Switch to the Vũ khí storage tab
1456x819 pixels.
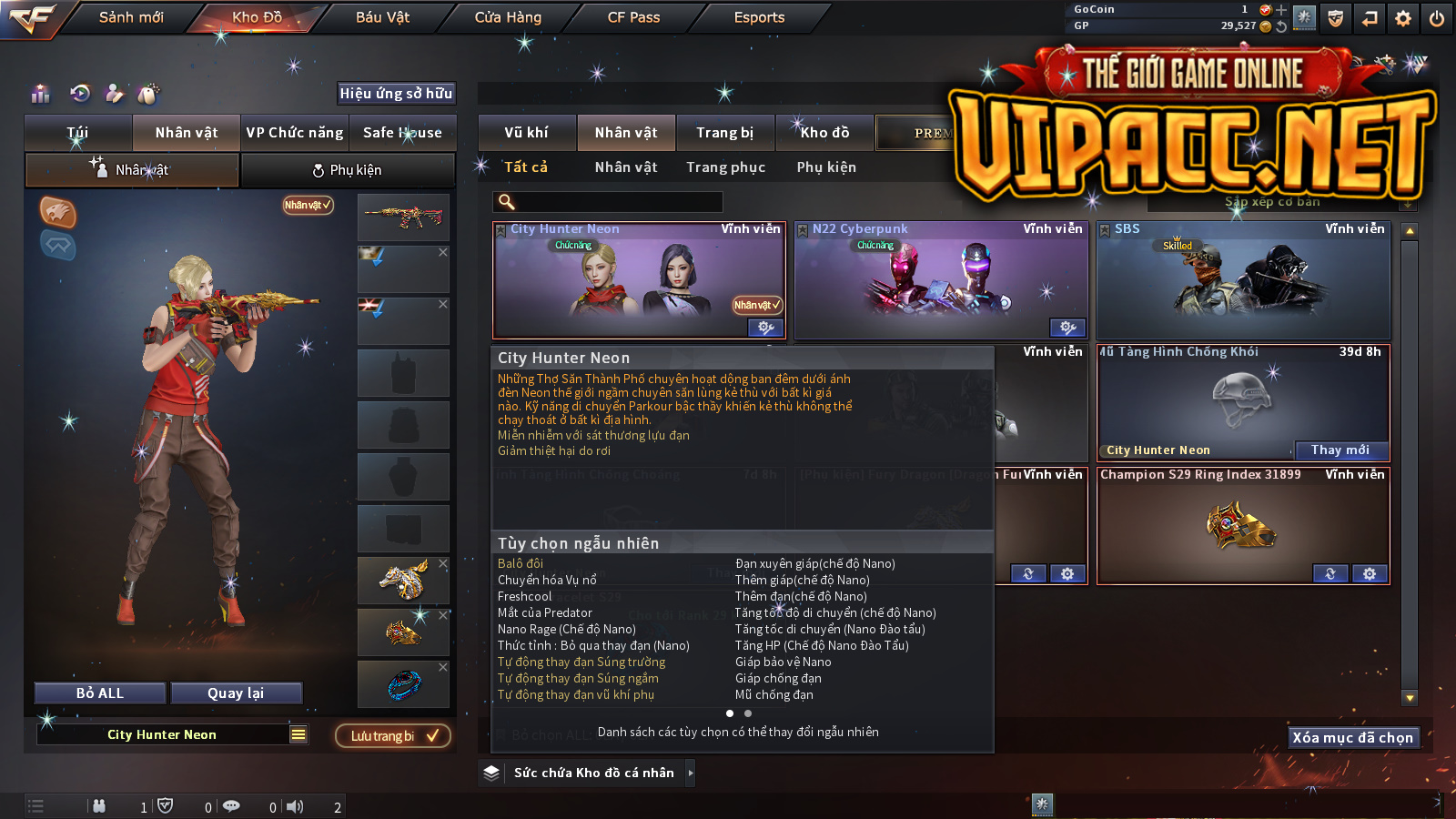click(x=527, y=133)
